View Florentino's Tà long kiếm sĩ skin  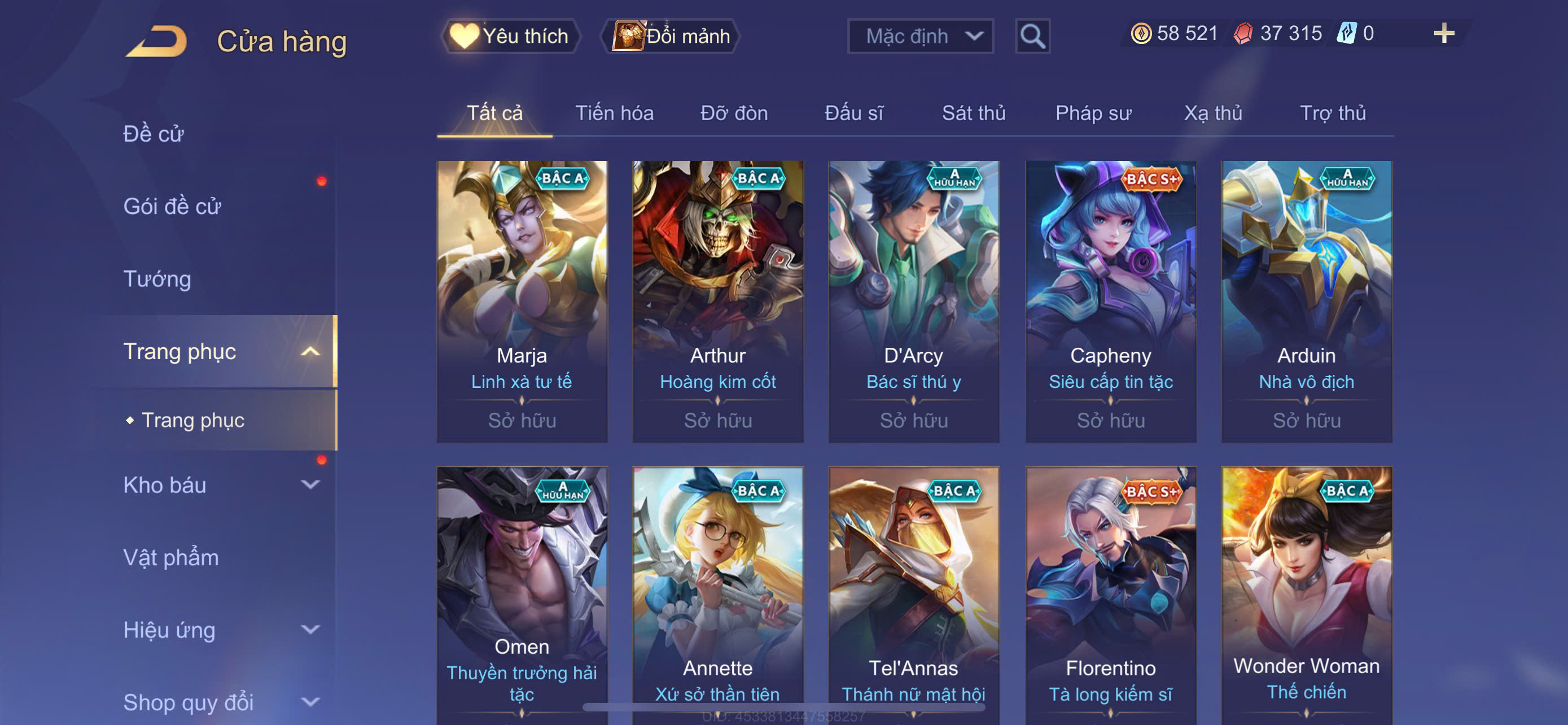pyautogui.click(x=1110, y=597)
